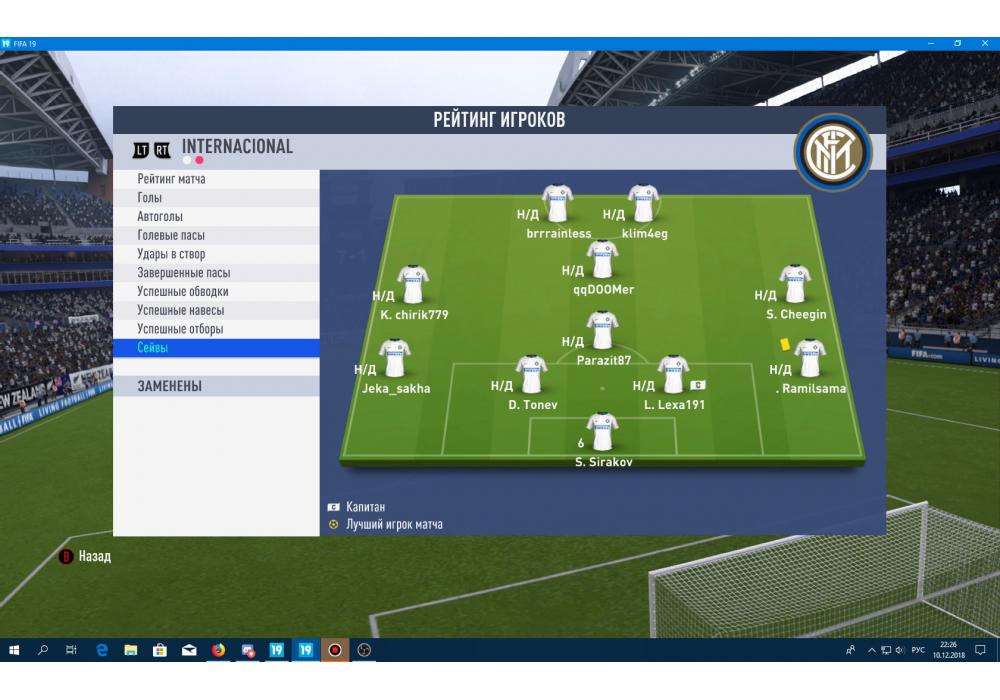Open the ЗАМЕНЕНЫ substitutes section

[216, 386]
